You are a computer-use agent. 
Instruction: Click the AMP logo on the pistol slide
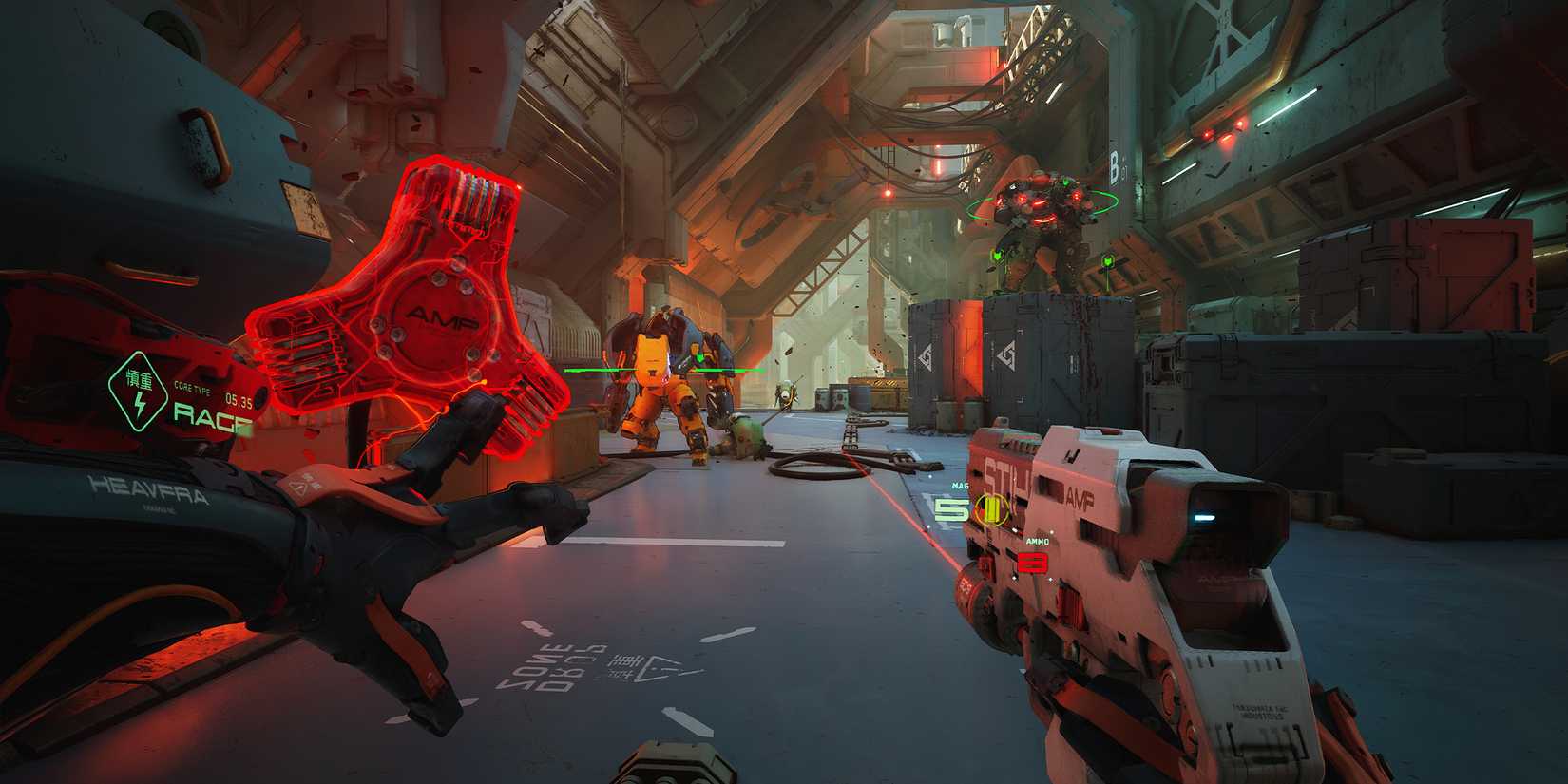click(x=1080, y=497)
